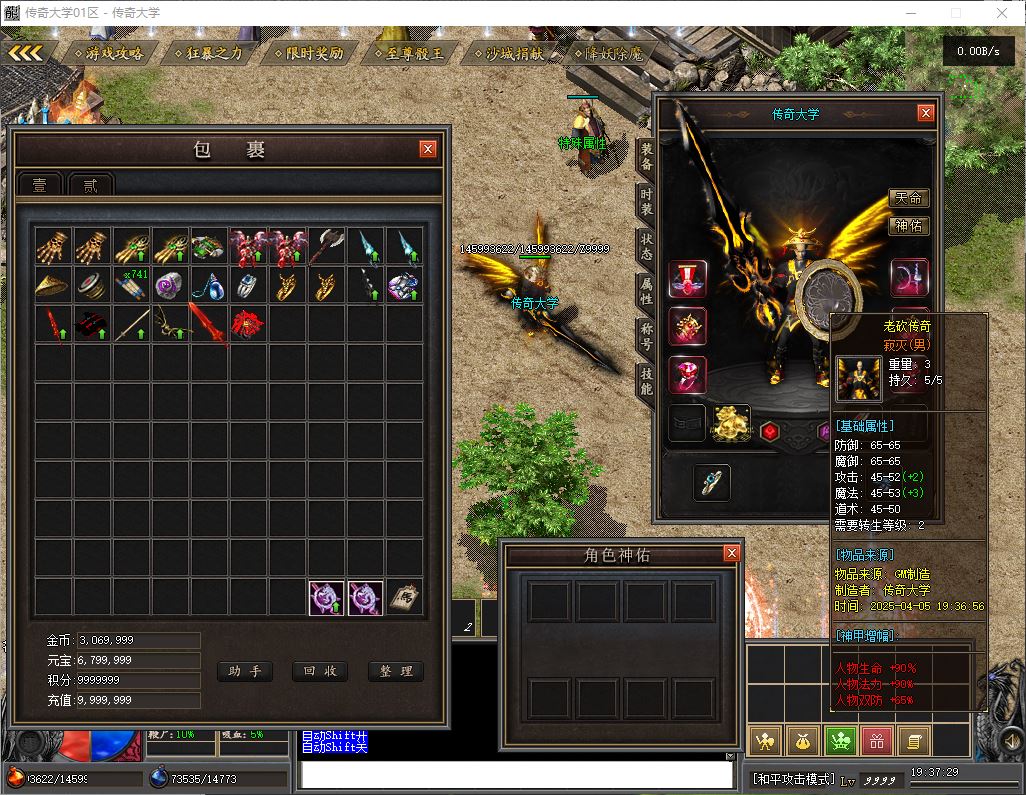
Task: Close the 角色神佑 window
Action: tap(731, 553)
